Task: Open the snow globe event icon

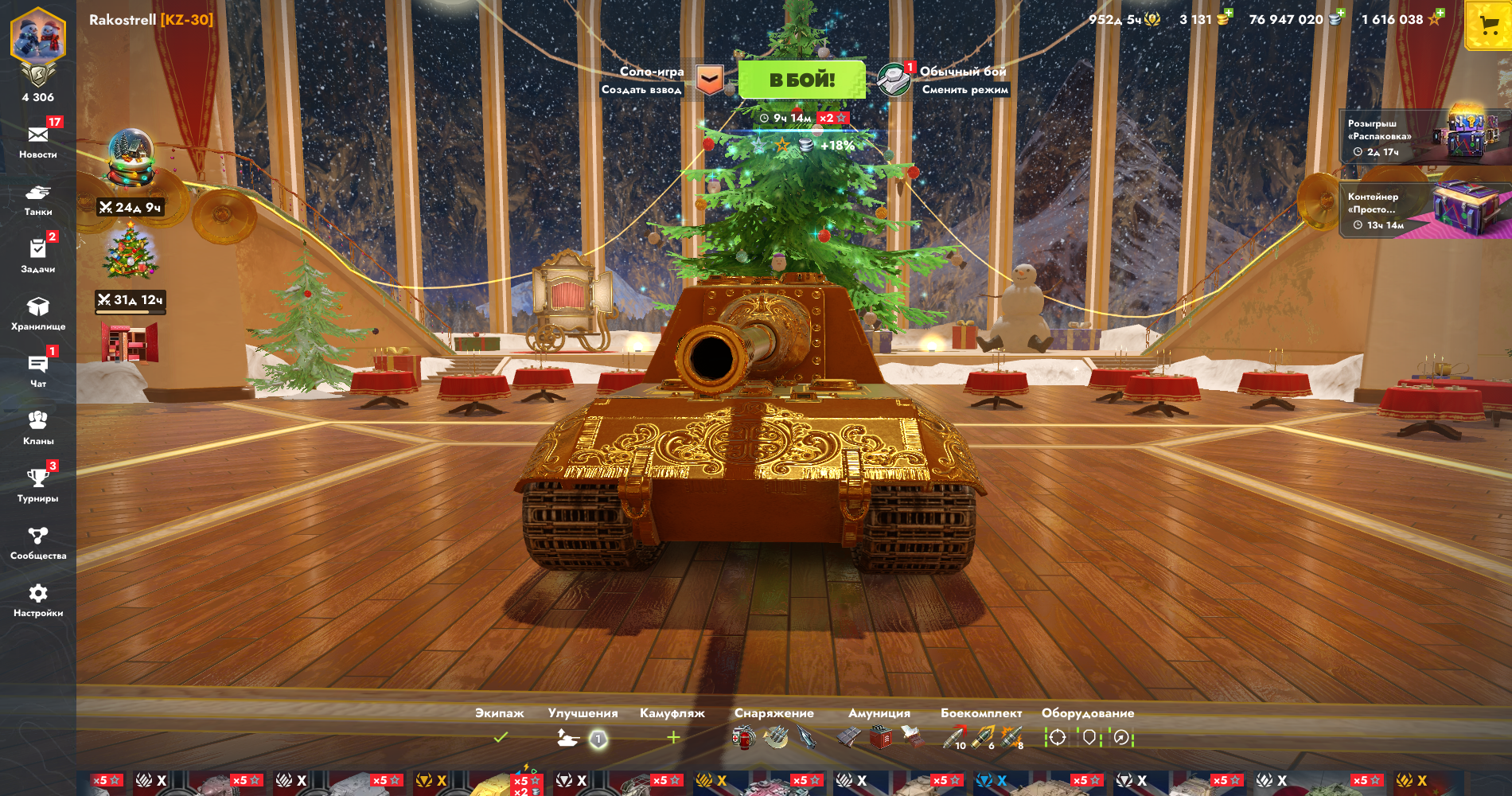Action: pyautogui.click(x=131, y=157)
